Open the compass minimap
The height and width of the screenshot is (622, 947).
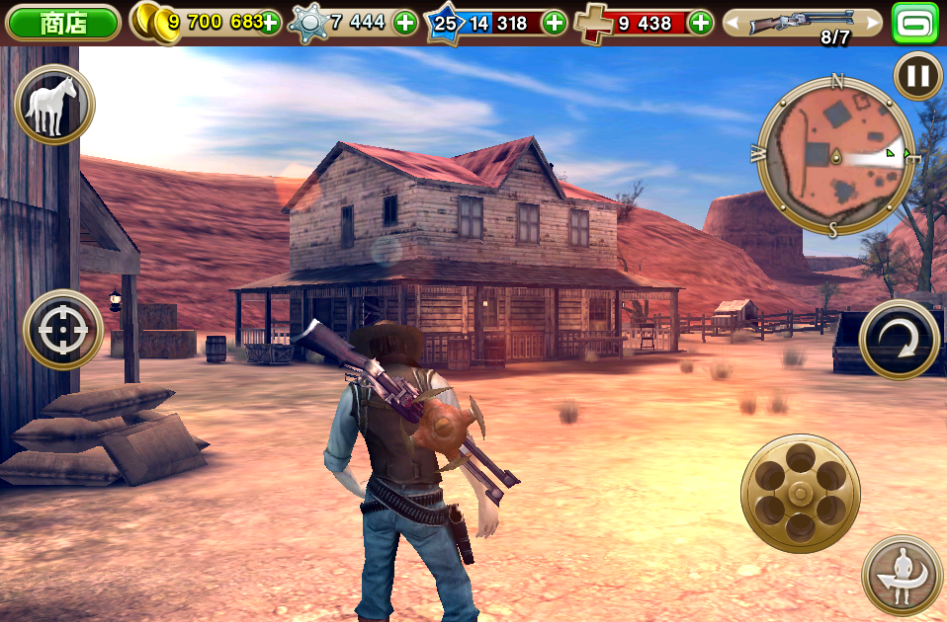[835, 155]
